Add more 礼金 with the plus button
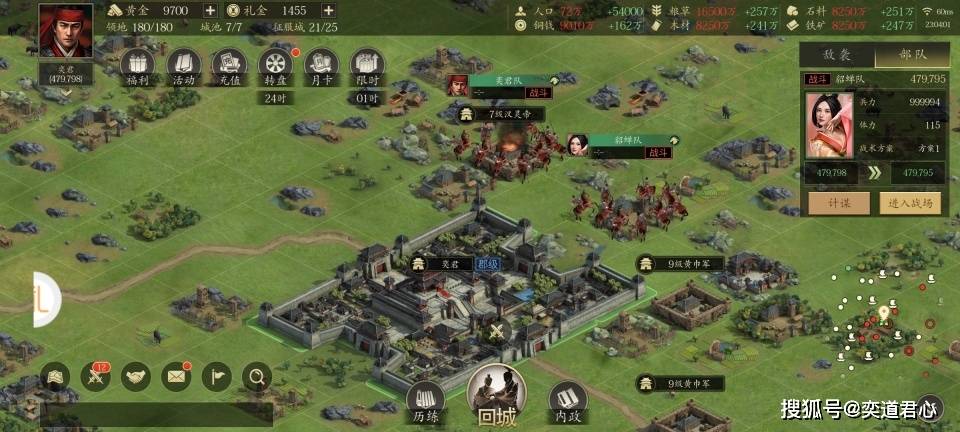The width and height of the screenshot is (960, 432). [328, 10]
